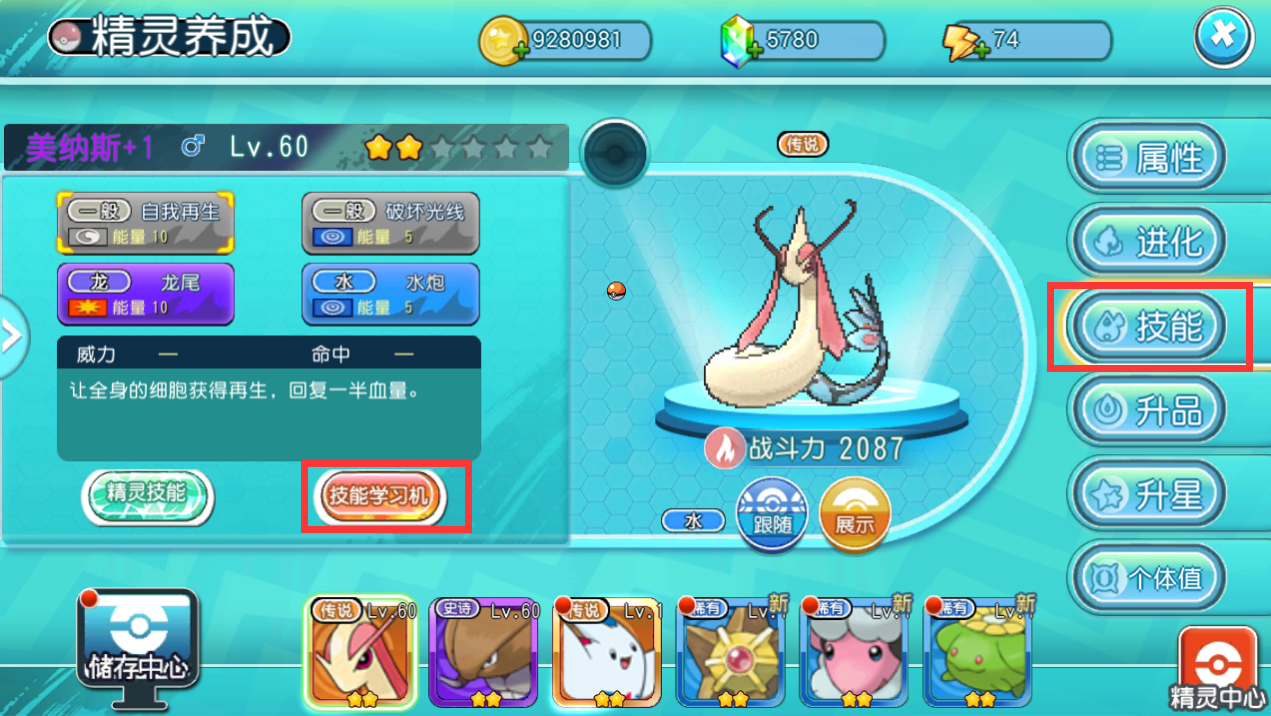Close the 精灵养成 screen
This screenshot has width=1271, height=716.
tap(1223, 40)
